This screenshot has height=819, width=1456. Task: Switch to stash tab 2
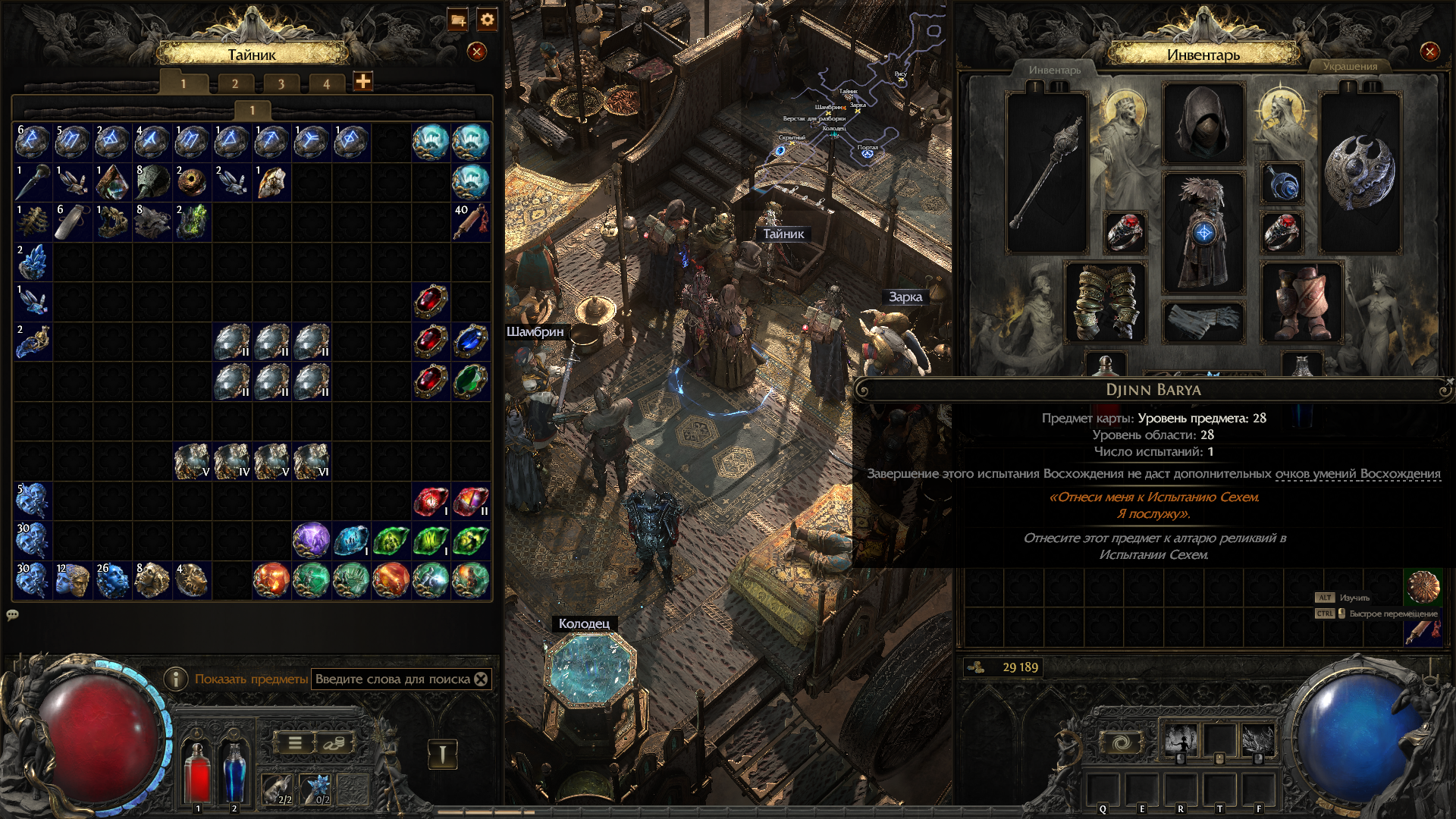tap(235, 83)
